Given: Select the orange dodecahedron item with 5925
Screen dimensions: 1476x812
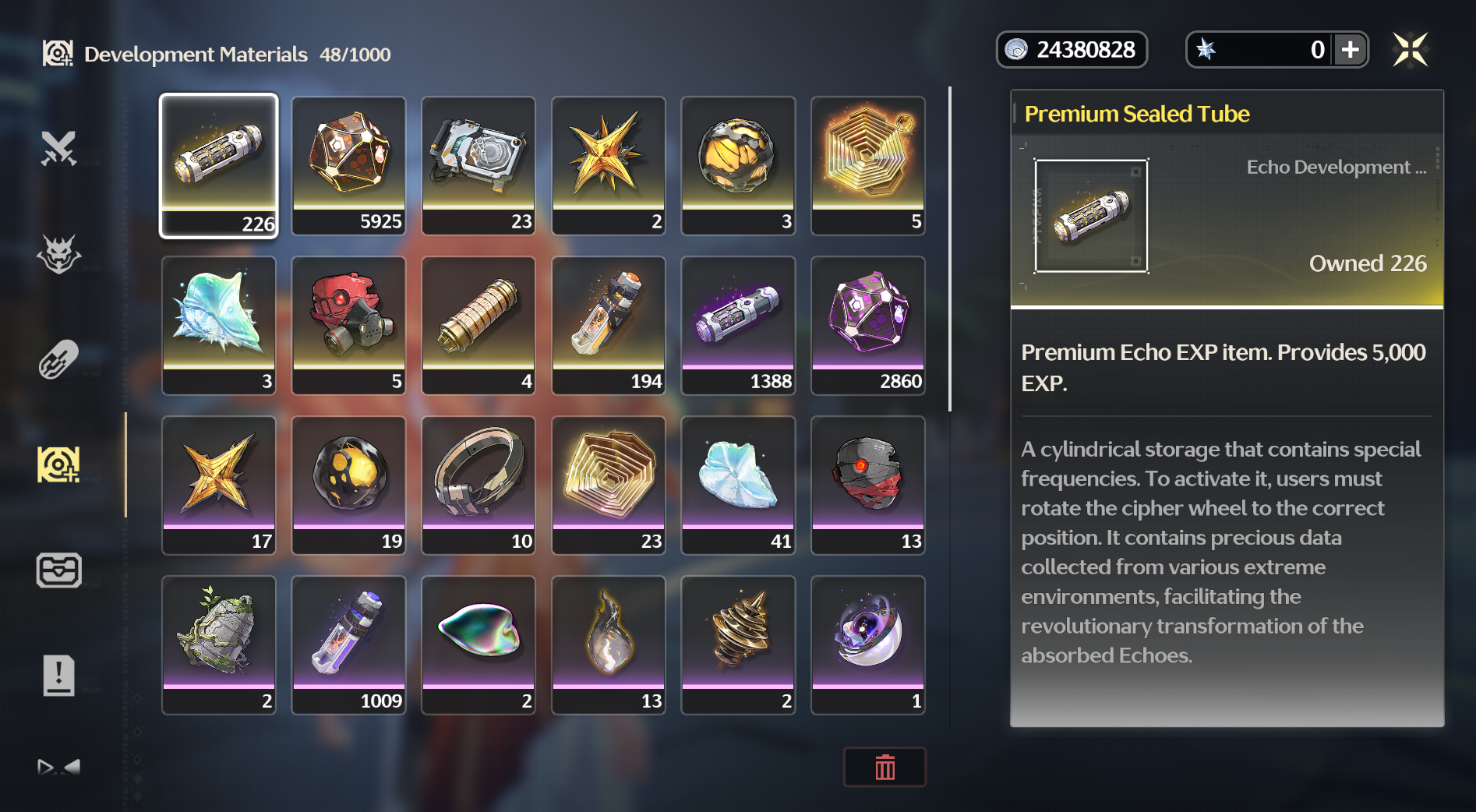Looking at the screenshot, I should pos(348,165).
